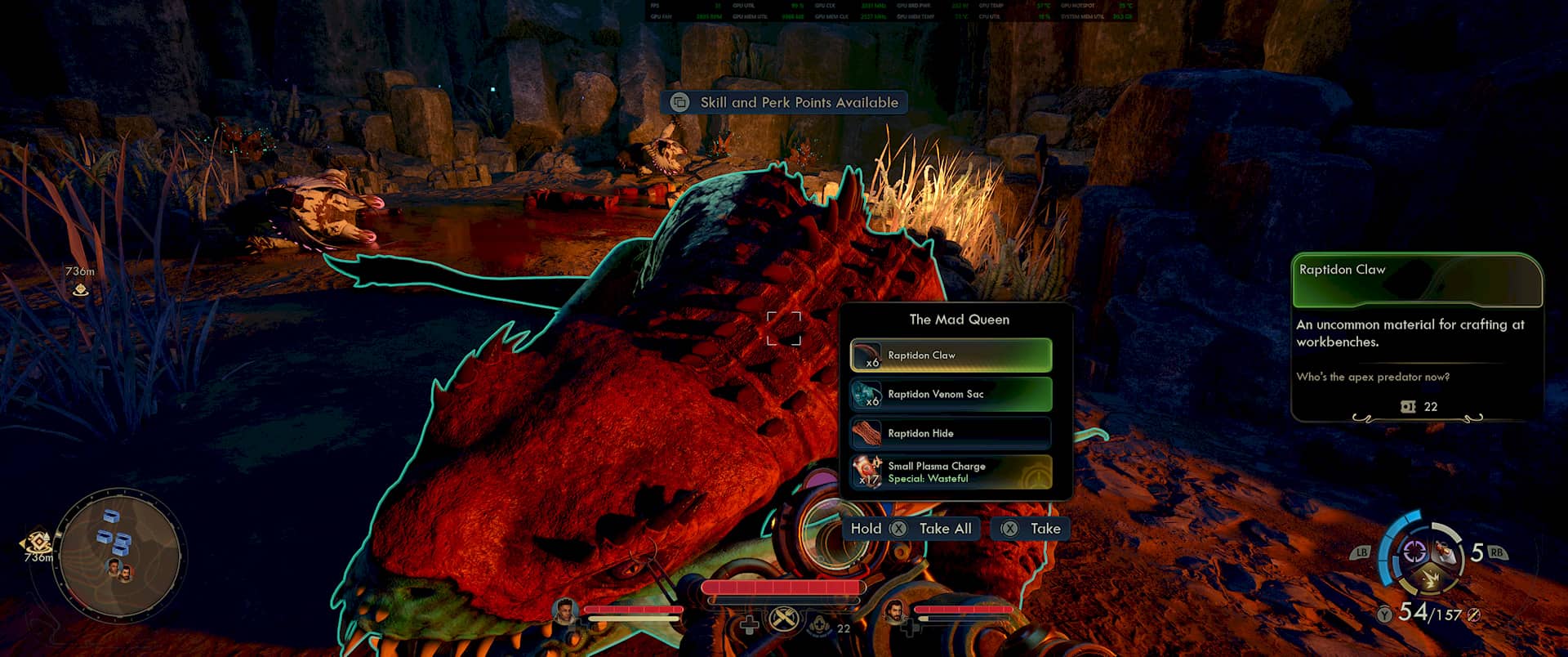
Task: Select the right companion portrait
Action: tap(896, 611)
